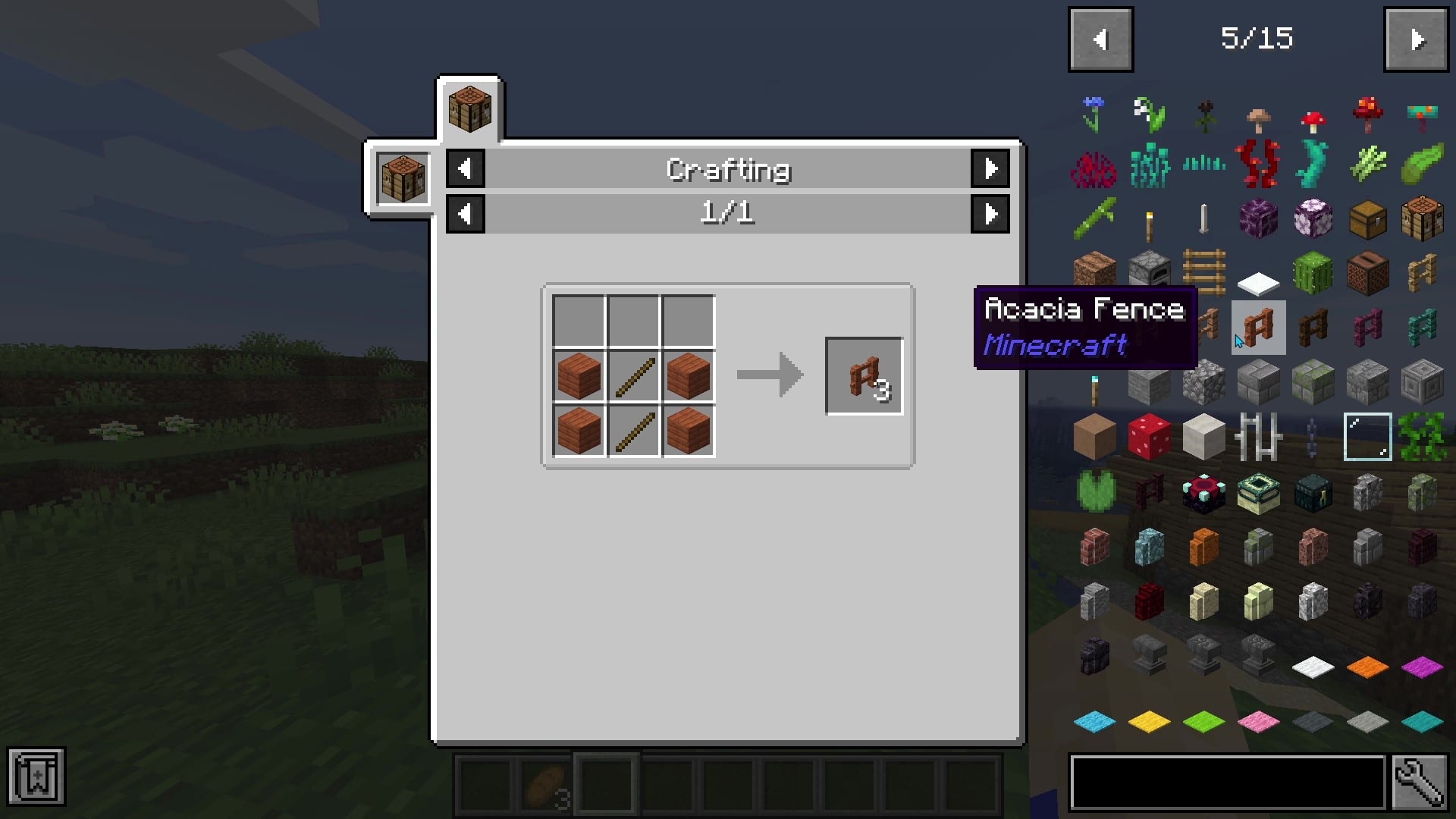Click the info banner icon in bottom left corner

36,777
